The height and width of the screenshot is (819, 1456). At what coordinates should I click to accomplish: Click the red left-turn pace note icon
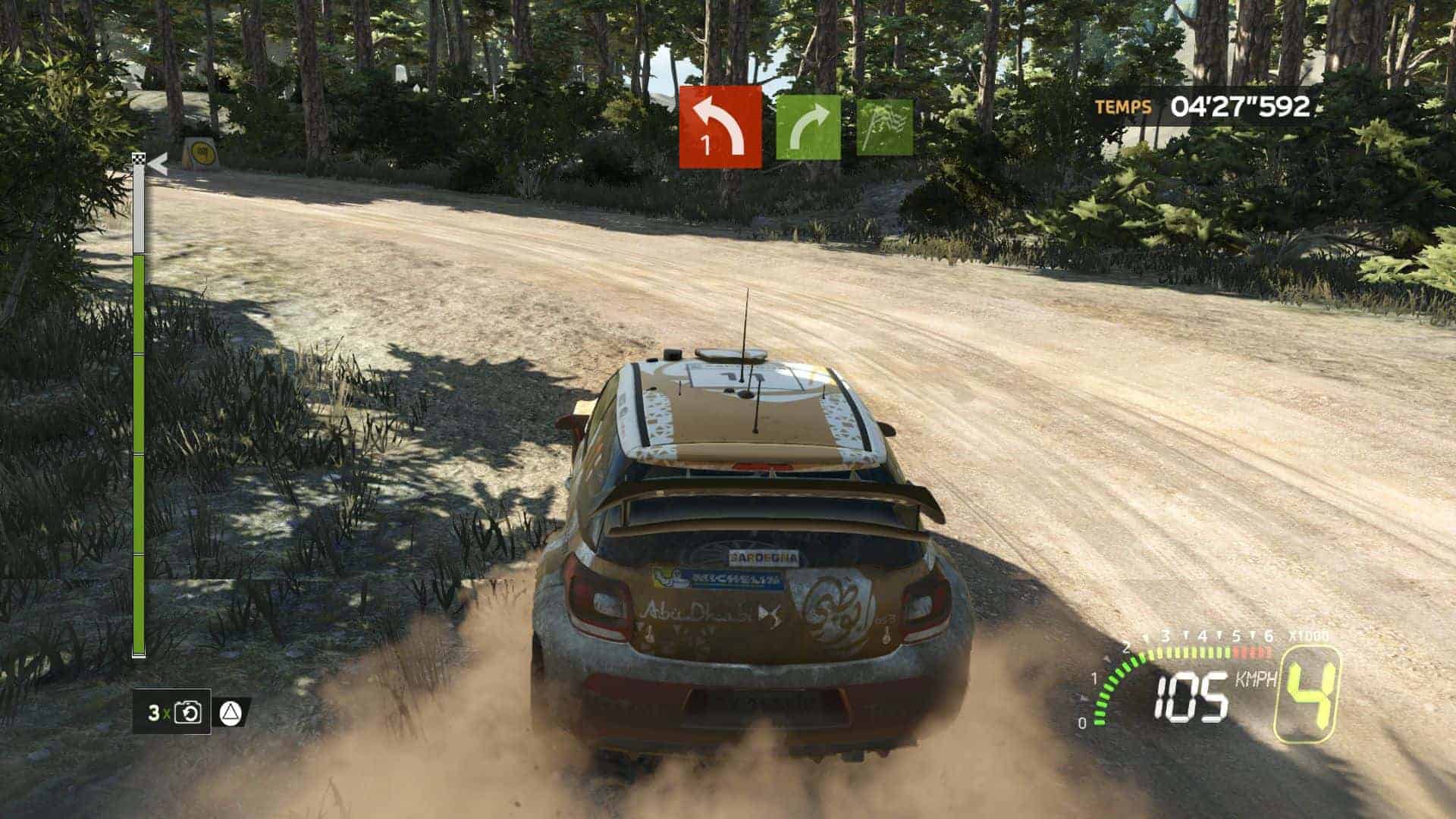click(x=720, y=127)
